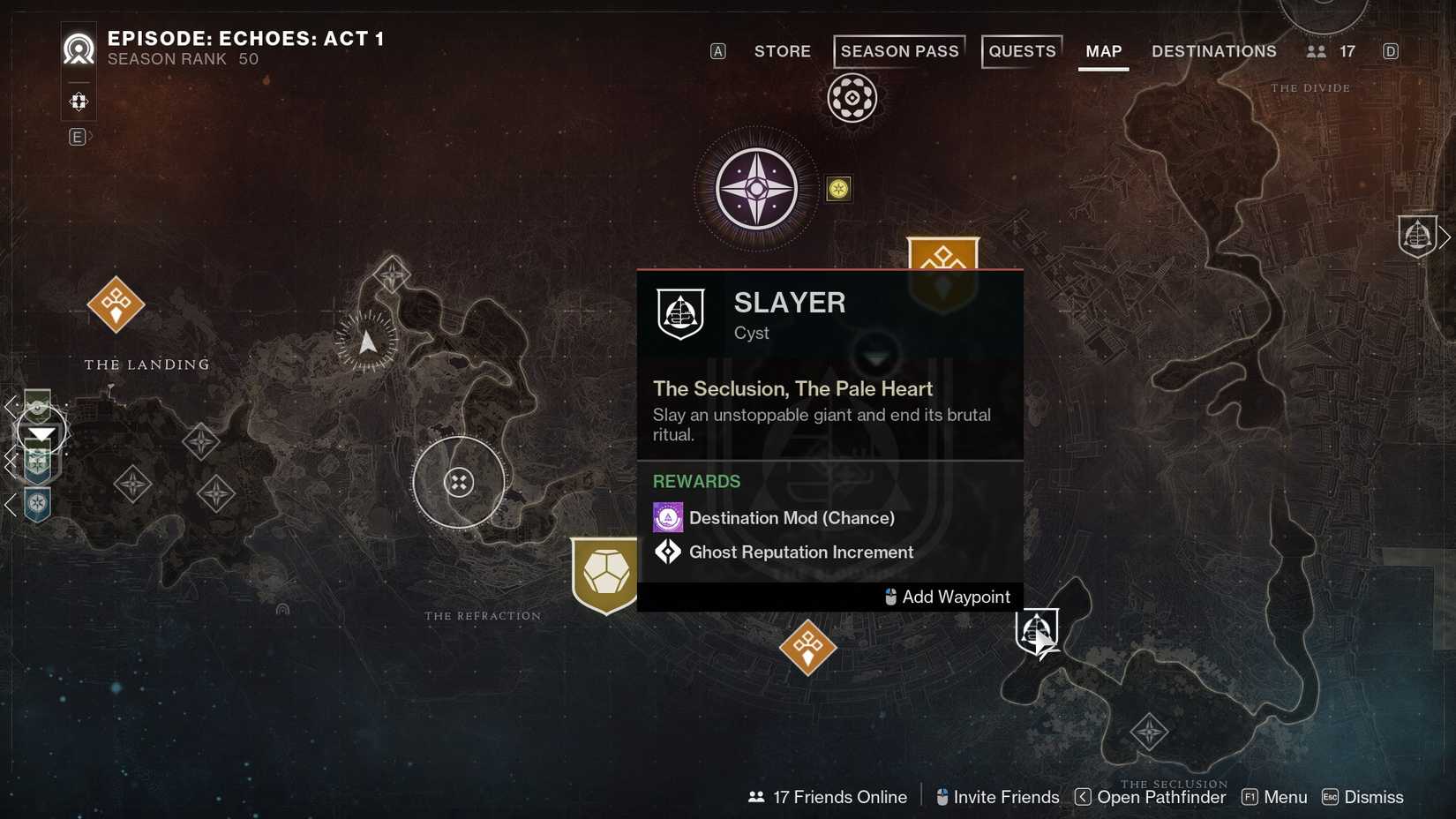Screen dimensions: 1456x819
Task: Select the Cyst icon near The Seclusion
Action: 1037,630
